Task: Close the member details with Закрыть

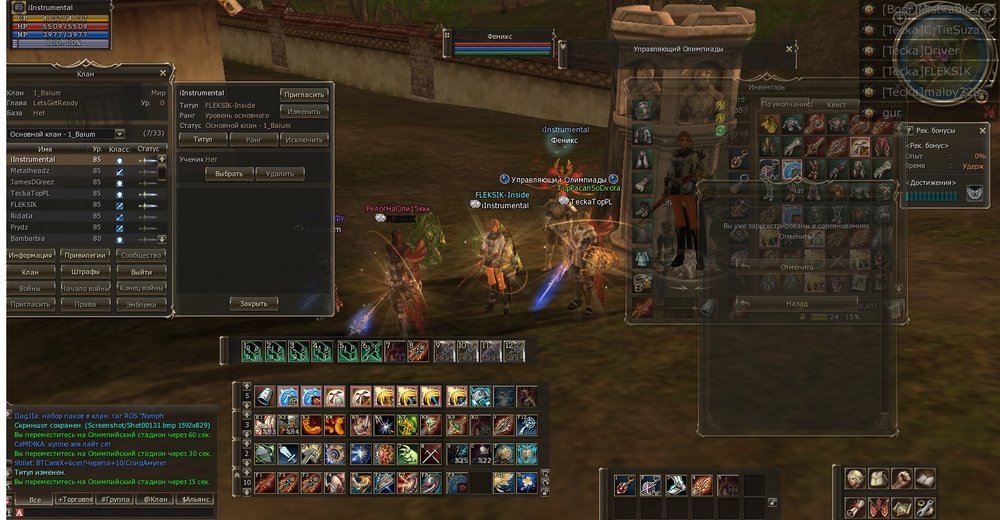Action: [254, 304]
